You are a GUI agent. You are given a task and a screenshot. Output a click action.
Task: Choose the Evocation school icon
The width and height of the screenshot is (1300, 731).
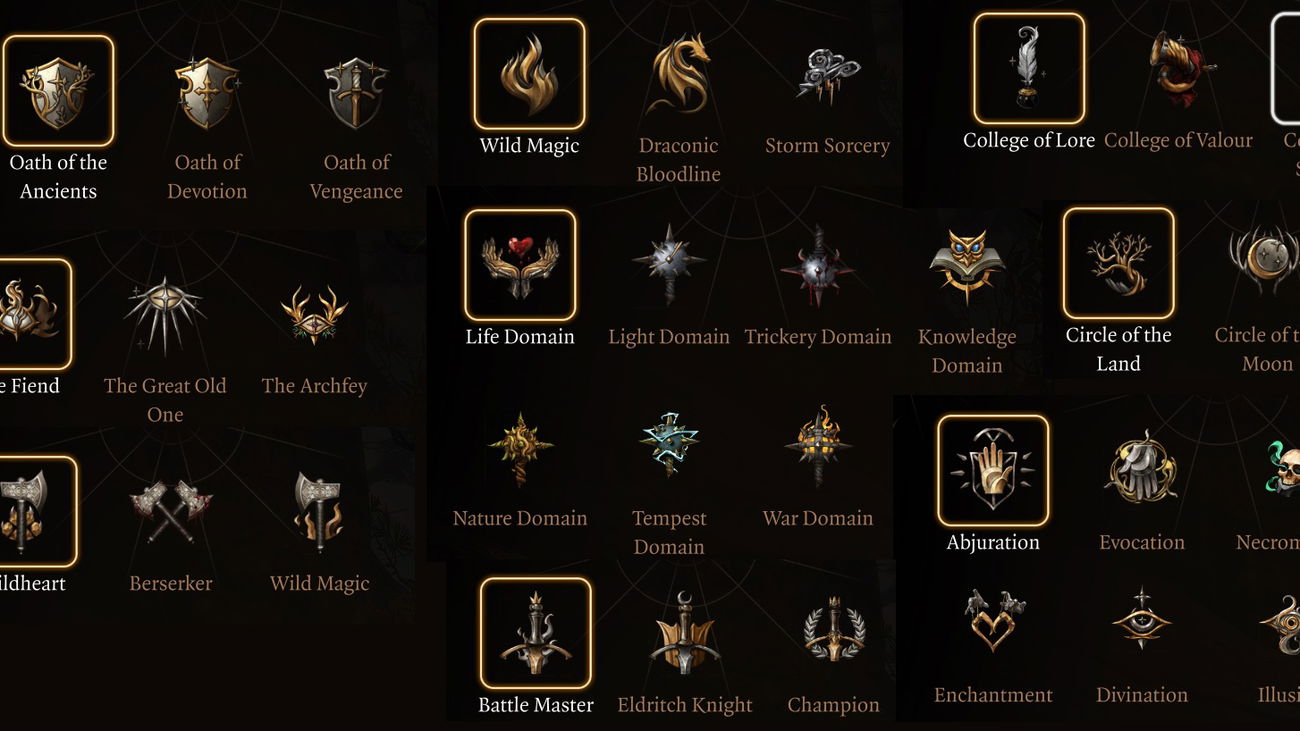click(x=1140, y=468)
